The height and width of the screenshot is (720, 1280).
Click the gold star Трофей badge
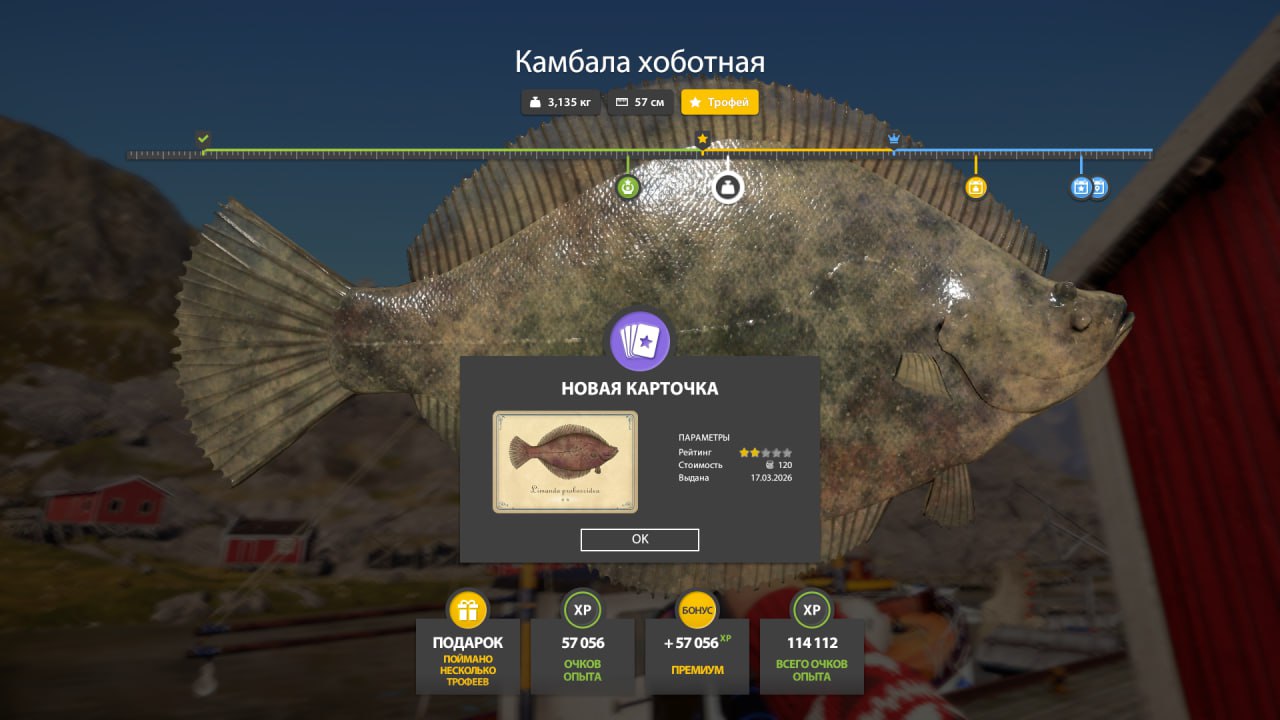tap(719, 102)
